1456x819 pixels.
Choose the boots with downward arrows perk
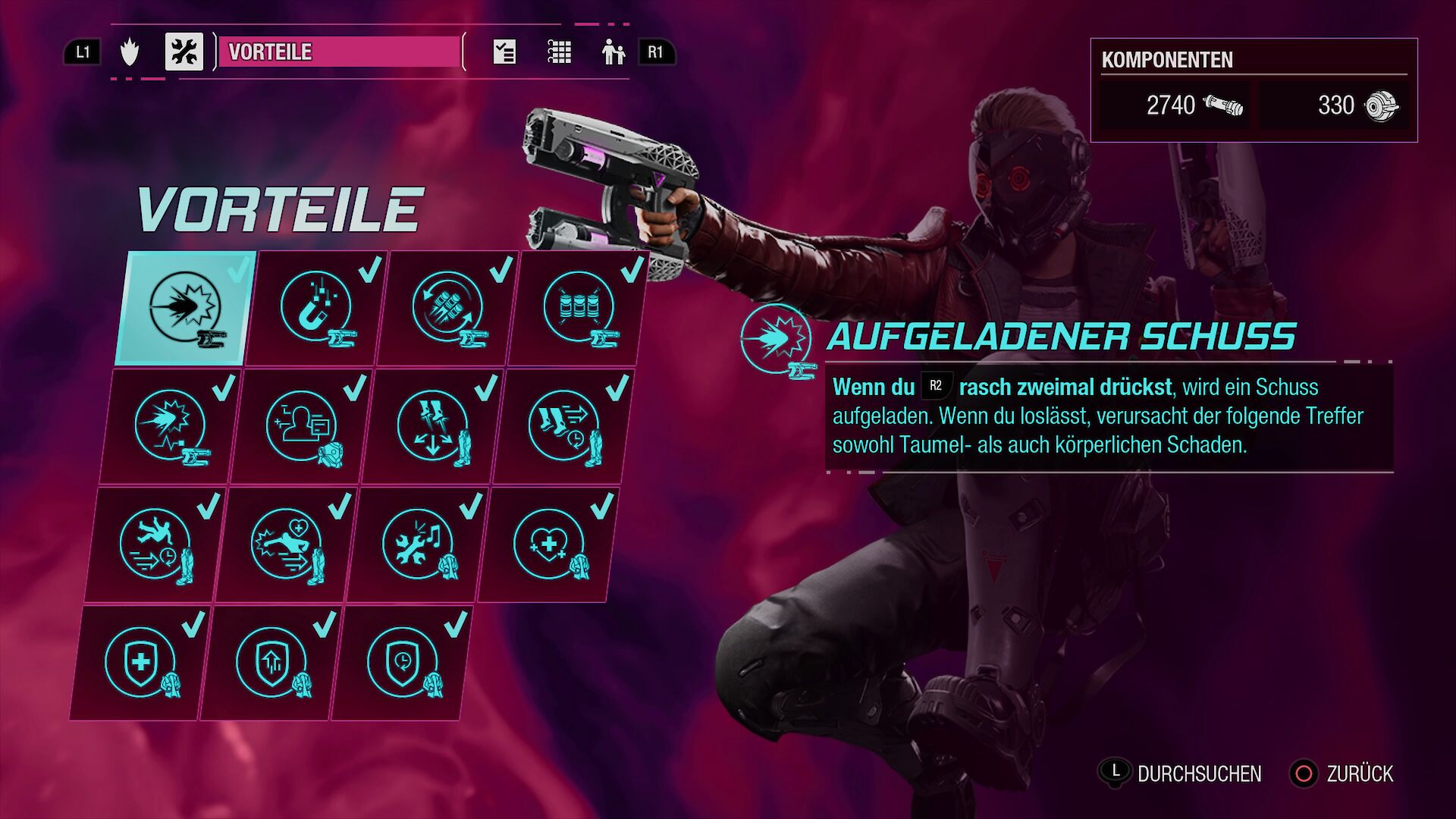432,426
